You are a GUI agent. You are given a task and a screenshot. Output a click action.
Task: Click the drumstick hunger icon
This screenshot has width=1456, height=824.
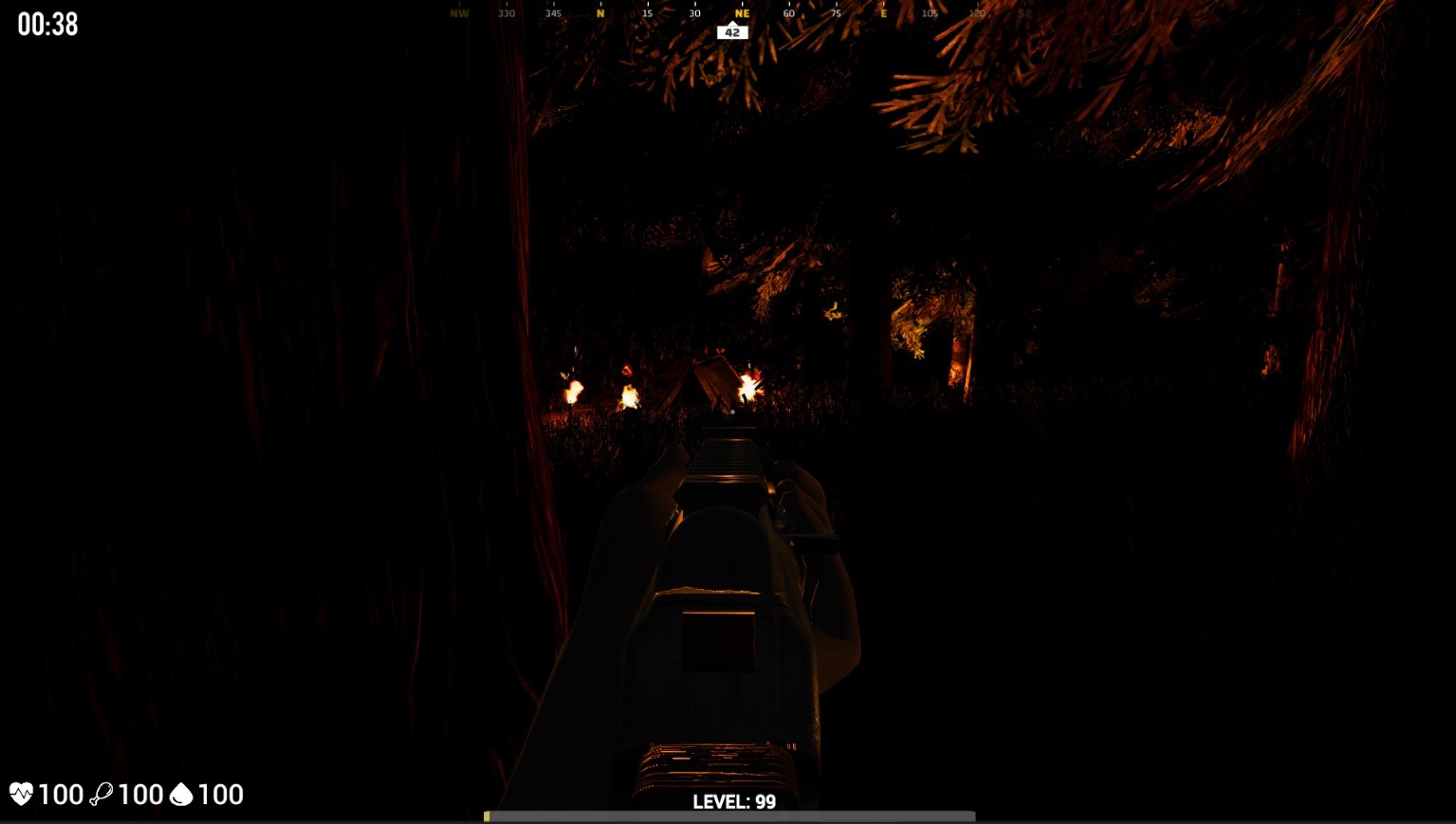coord(104,794)
